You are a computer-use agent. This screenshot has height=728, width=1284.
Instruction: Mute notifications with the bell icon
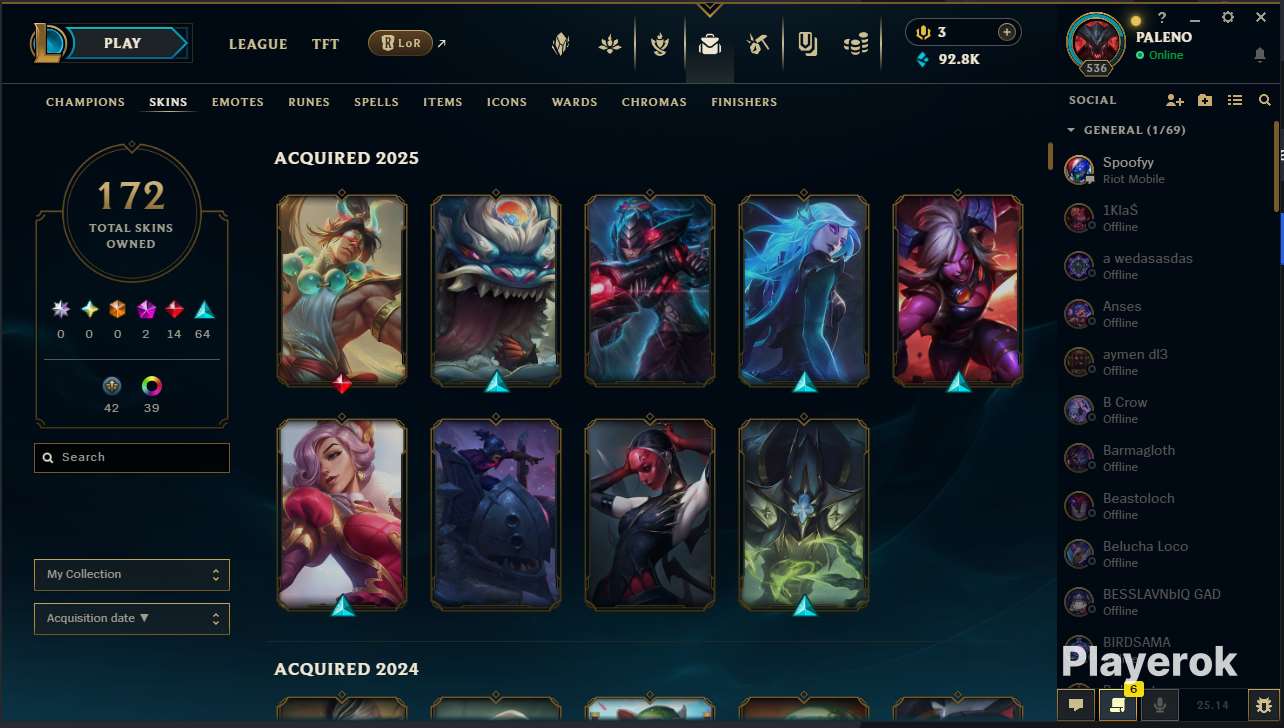pyautogui.click(x=1260, y=55)
